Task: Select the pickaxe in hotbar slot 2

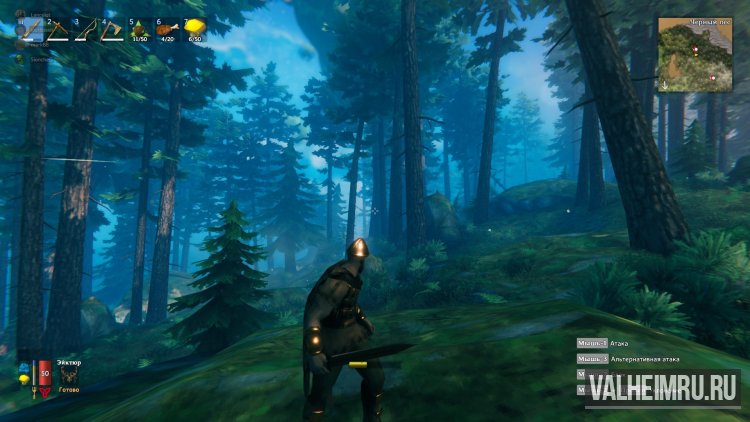Action: (59, 29)
